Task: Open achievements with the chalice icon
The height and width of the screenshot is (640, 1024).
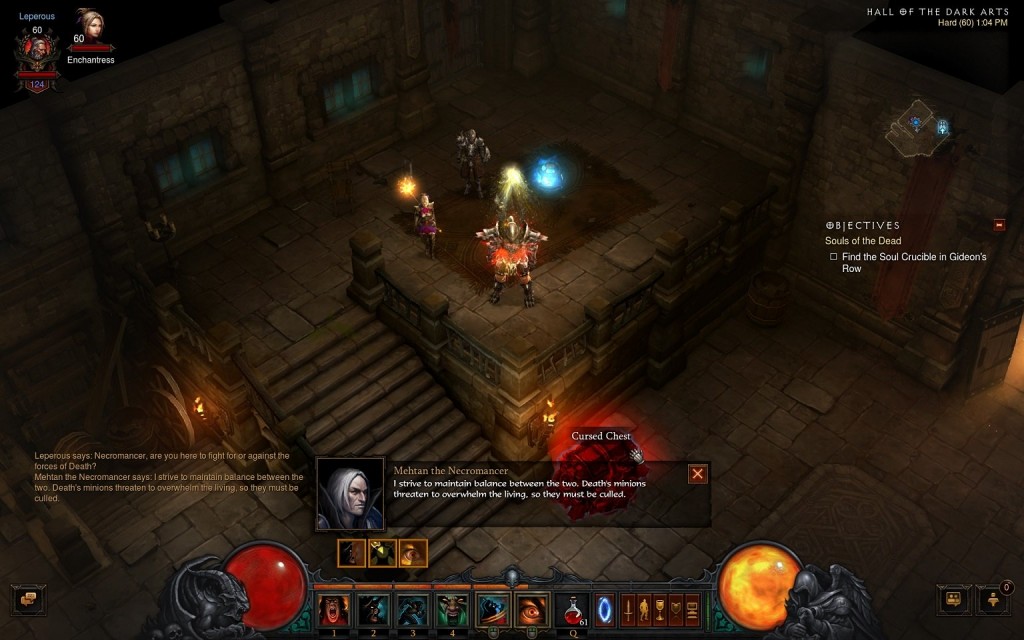Action: (660, 608)
